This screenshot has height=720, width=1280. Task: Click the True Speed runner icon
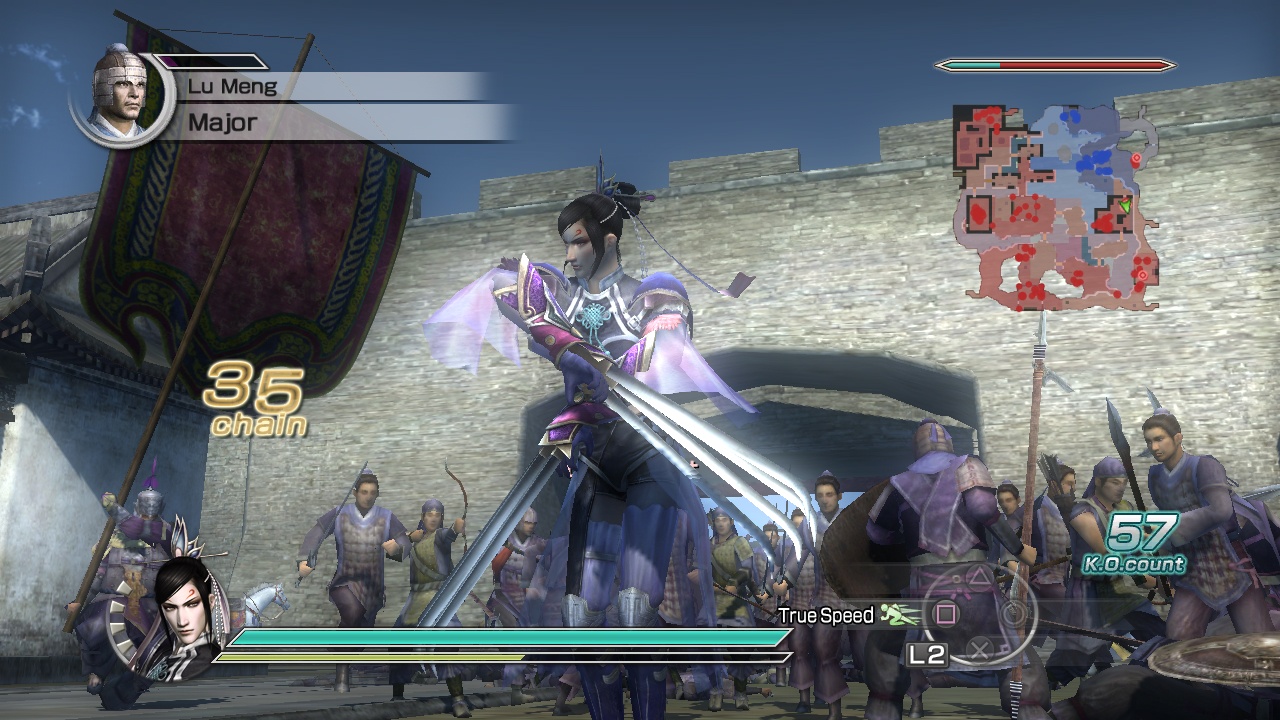pyautogui.click(x=899, y=614)
